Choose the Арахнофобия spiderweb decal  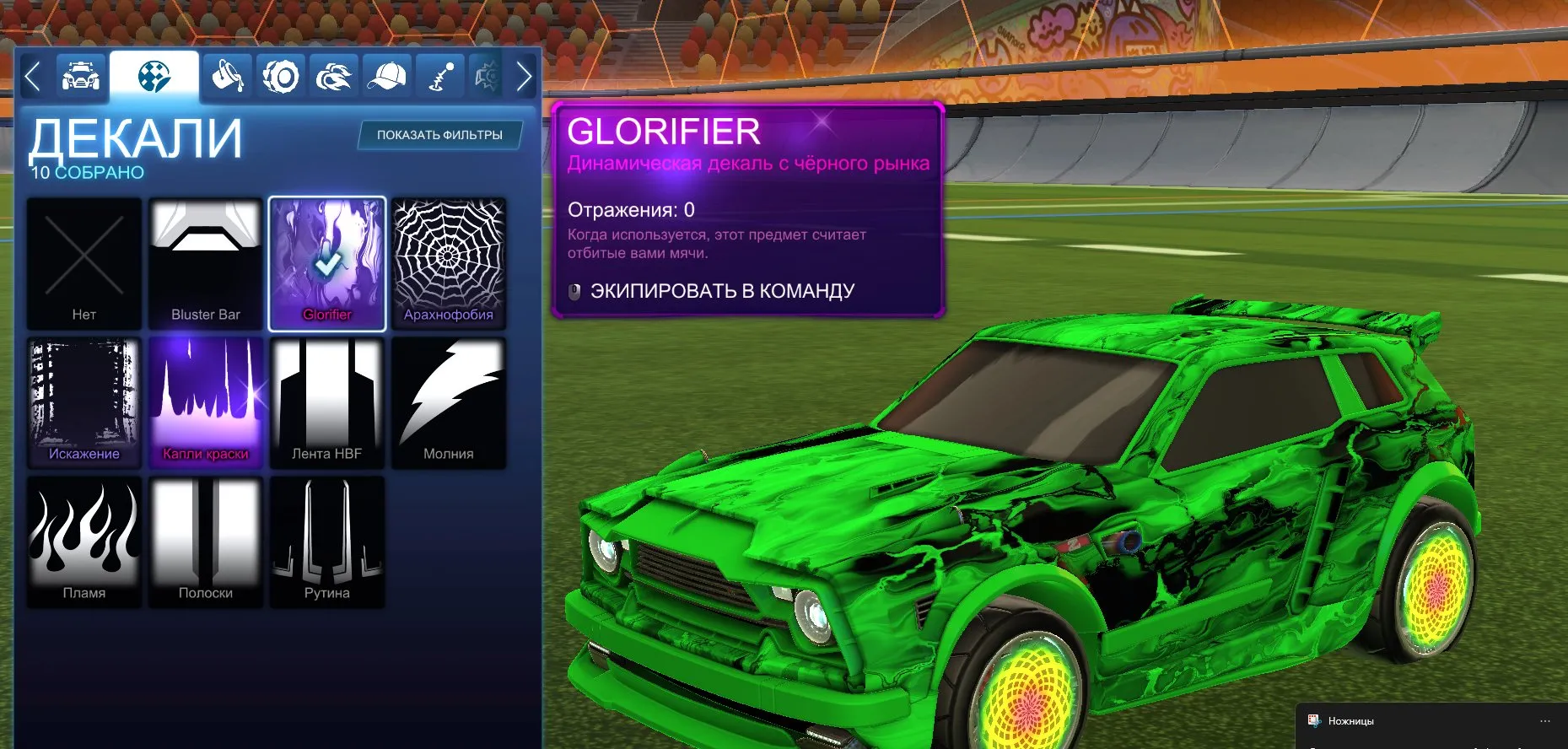click(x=449, y=261)
